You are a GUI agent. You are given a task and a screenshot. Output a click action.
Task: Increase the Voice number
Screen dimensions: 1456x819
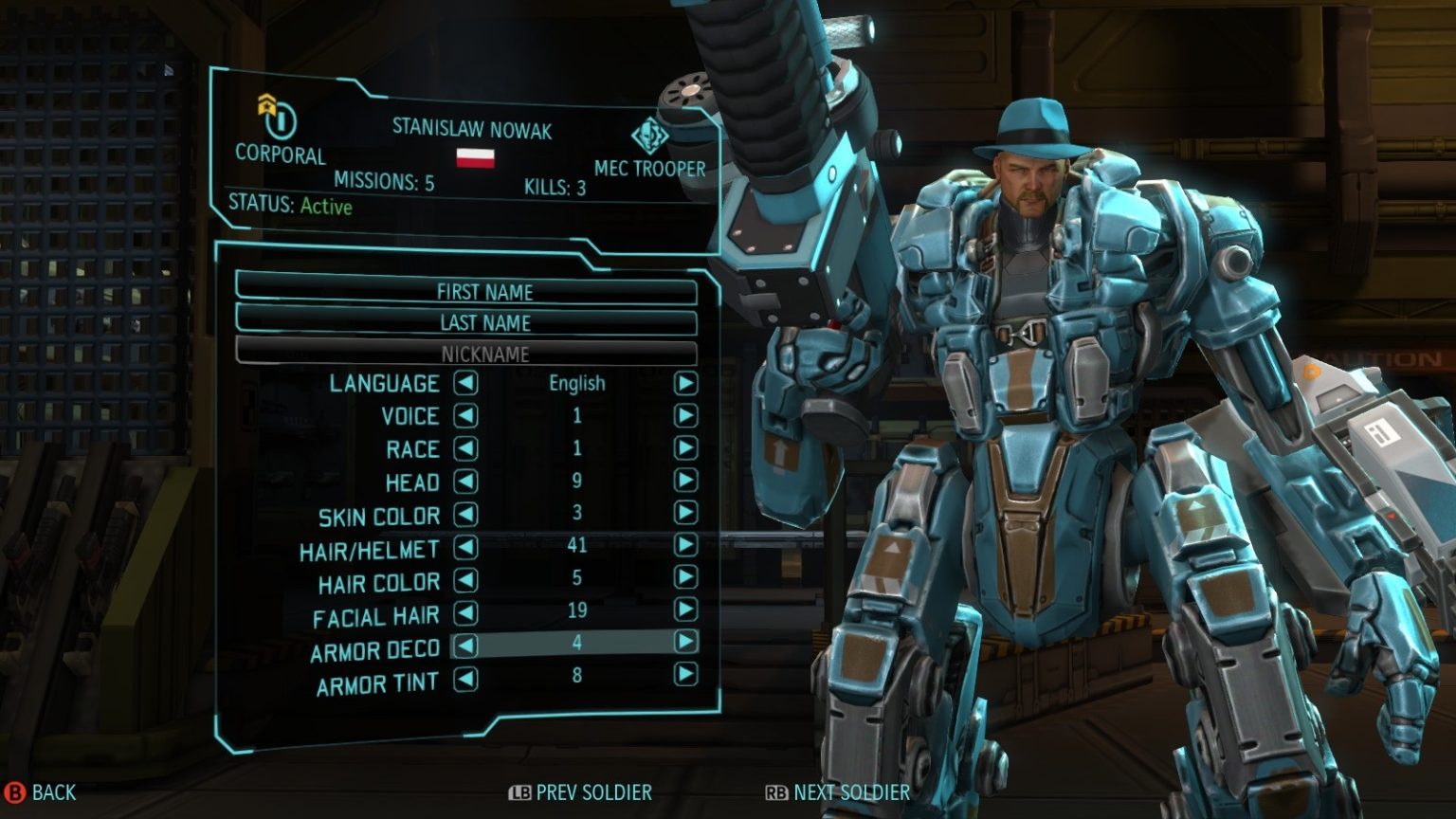click(685, 415)
